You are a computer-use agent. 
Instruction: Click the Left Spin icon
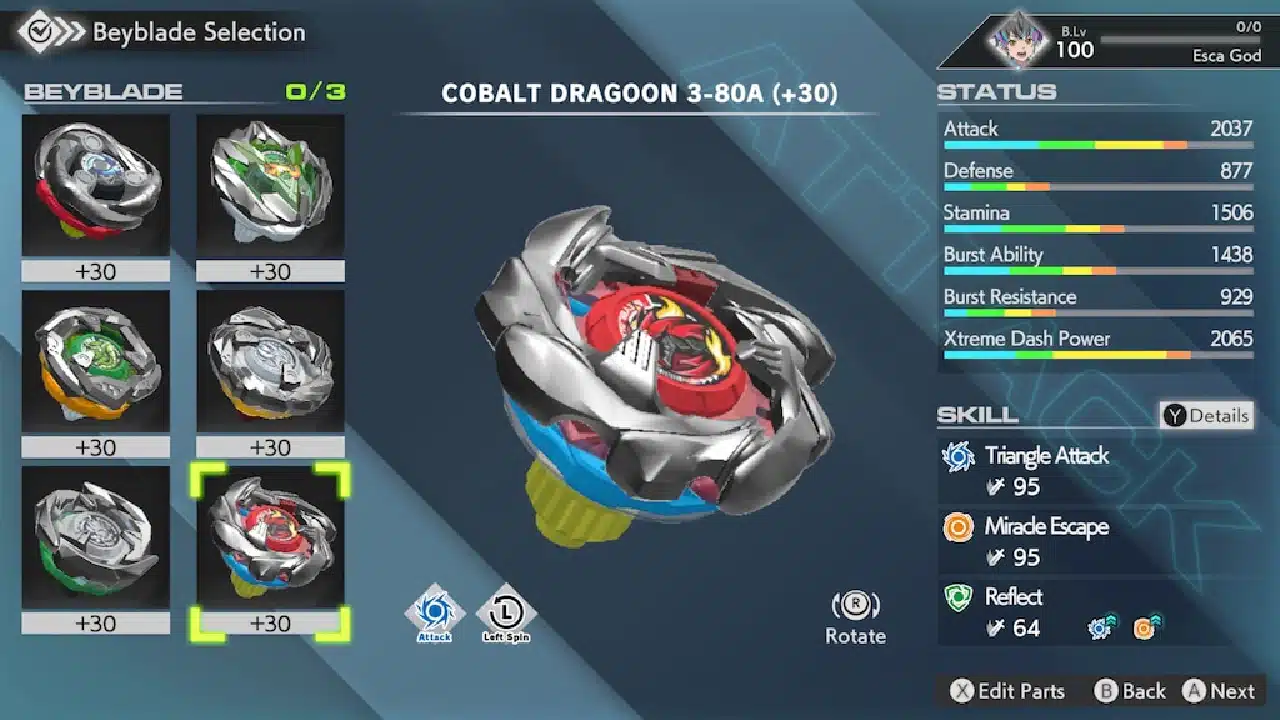point(506,613)
